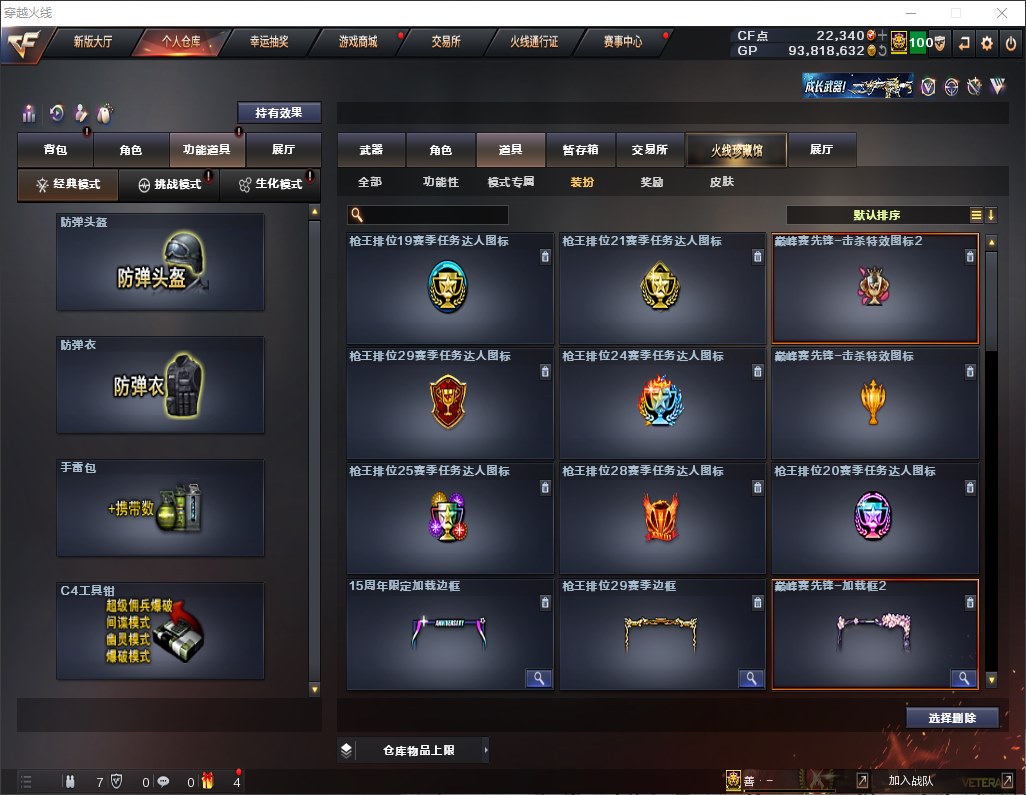Open the 游戏商城 game shop
Image resolution: width=1026 pixels, height=795 pixels.
tap(357, 42)
